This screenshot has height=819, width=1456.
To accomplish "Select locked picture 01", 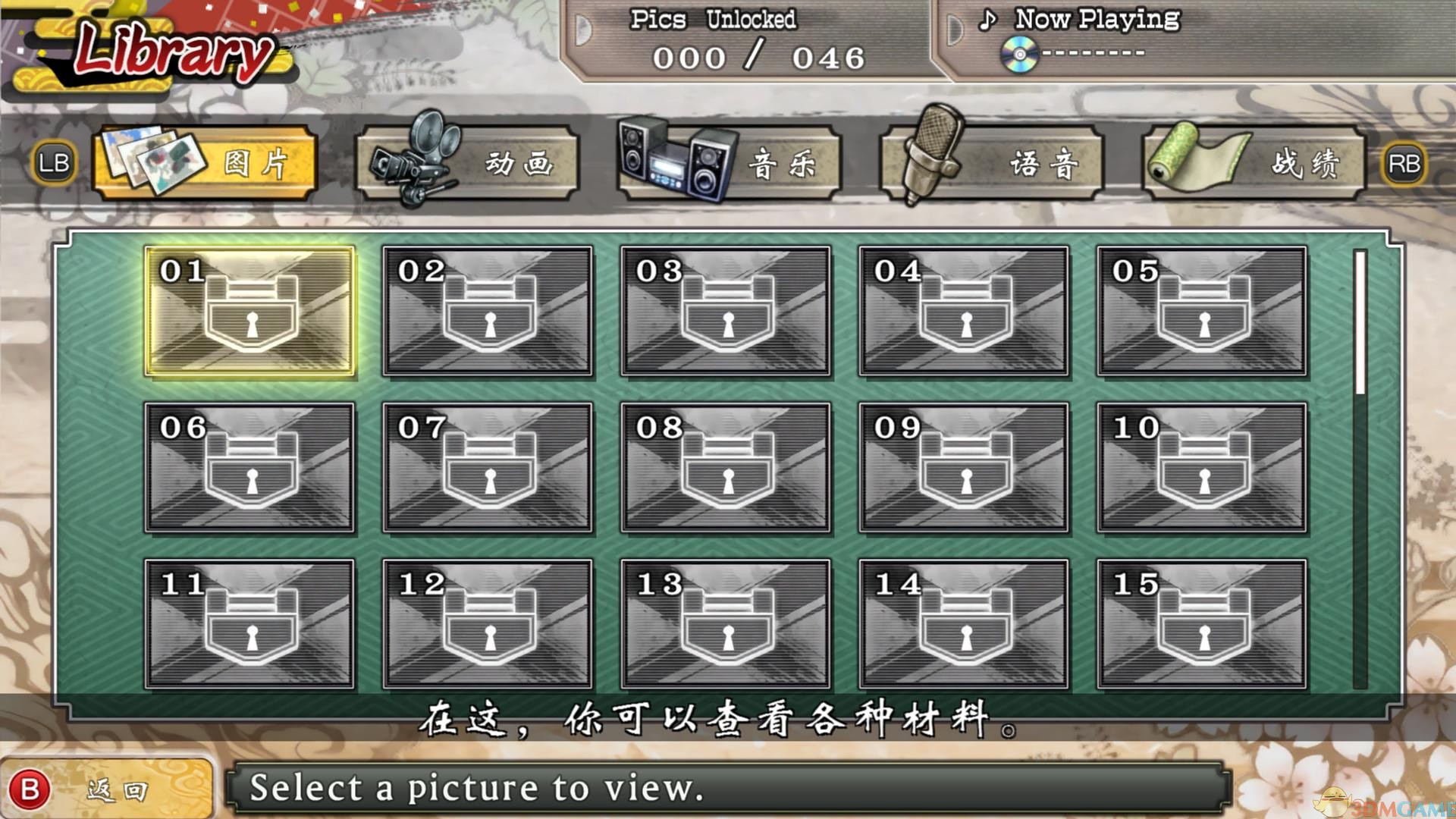I will pyautogui.click(x=249, y=311).
